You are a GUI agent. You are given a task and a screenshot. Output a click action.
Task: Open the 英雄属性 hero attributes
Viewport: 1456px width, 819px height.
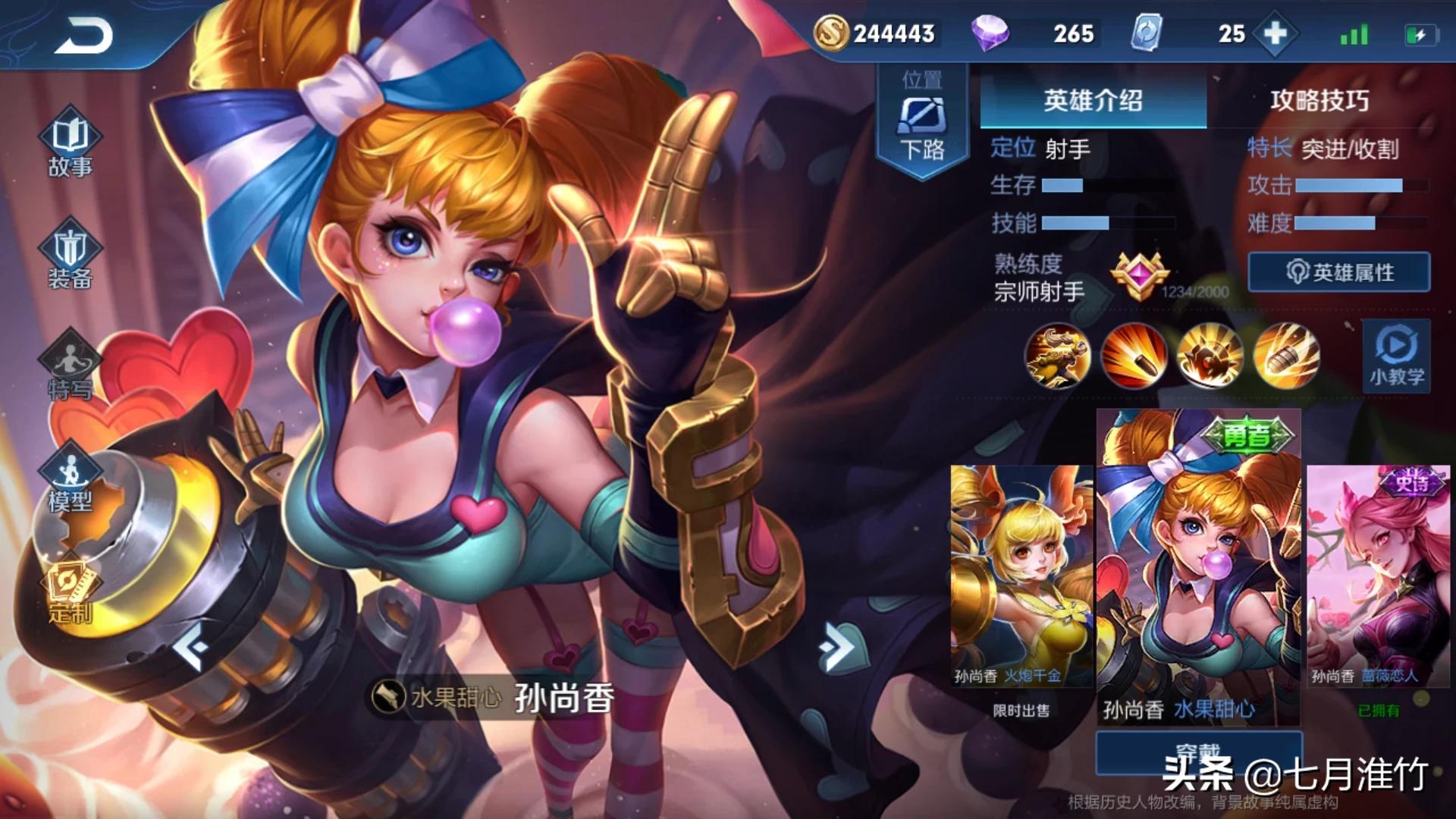pyautogui.click(x=1339, y=272)
